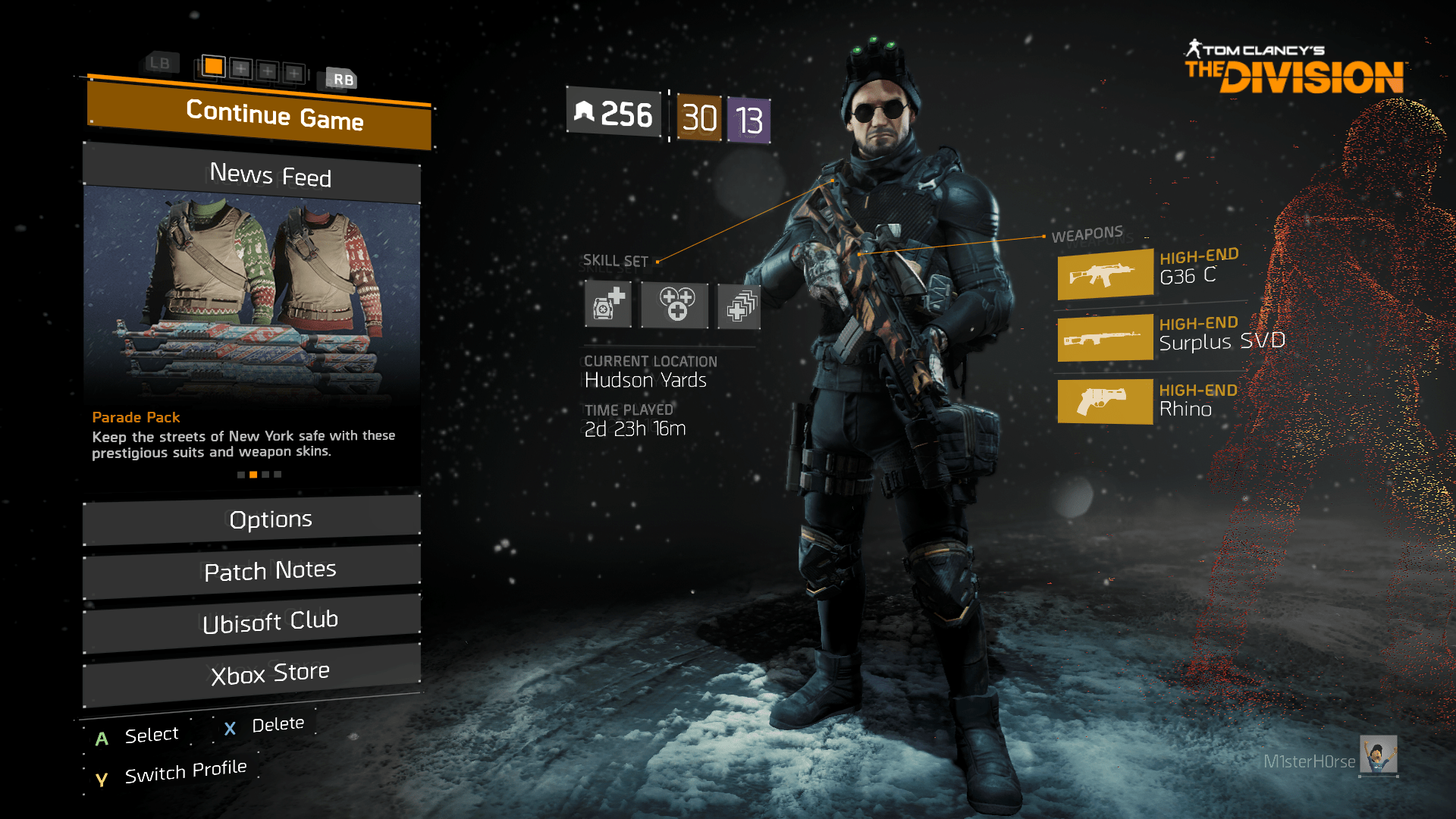Select the Recovery Link signature skill icon

738,305
